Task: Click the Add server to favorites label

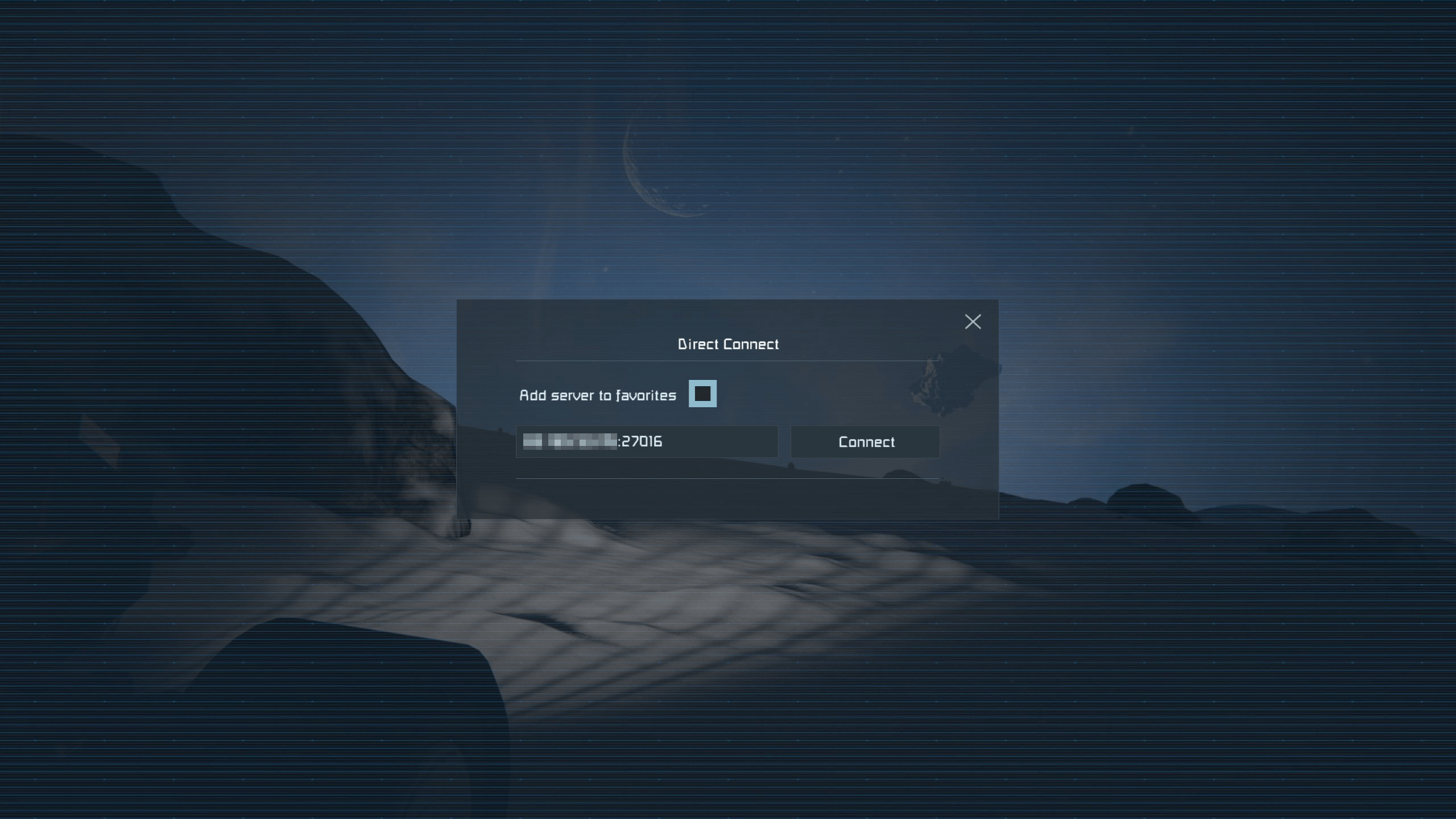Action: (597, 395)
